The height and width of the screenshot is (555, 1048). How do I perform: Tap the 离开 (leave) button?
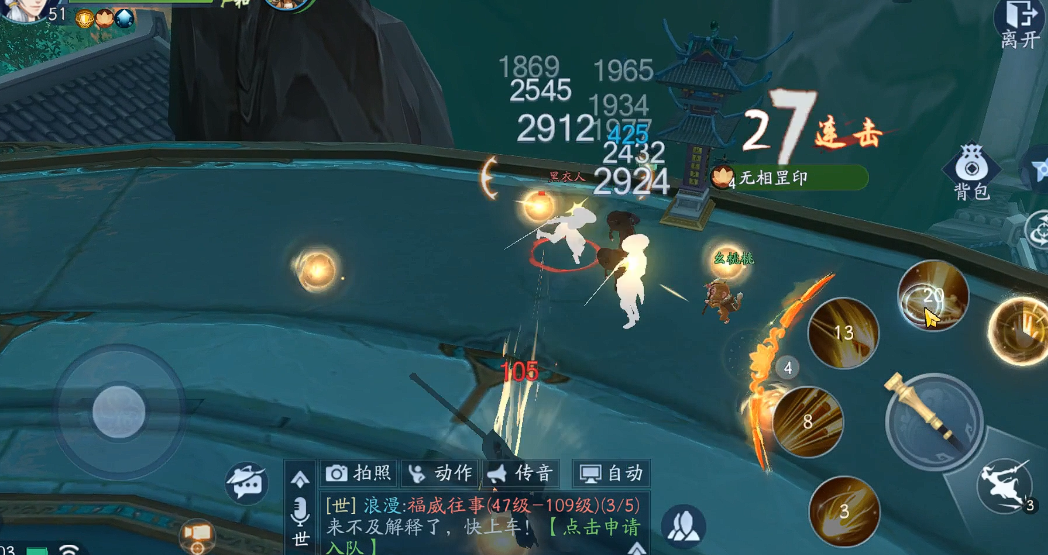click(x=1020, y=24)
